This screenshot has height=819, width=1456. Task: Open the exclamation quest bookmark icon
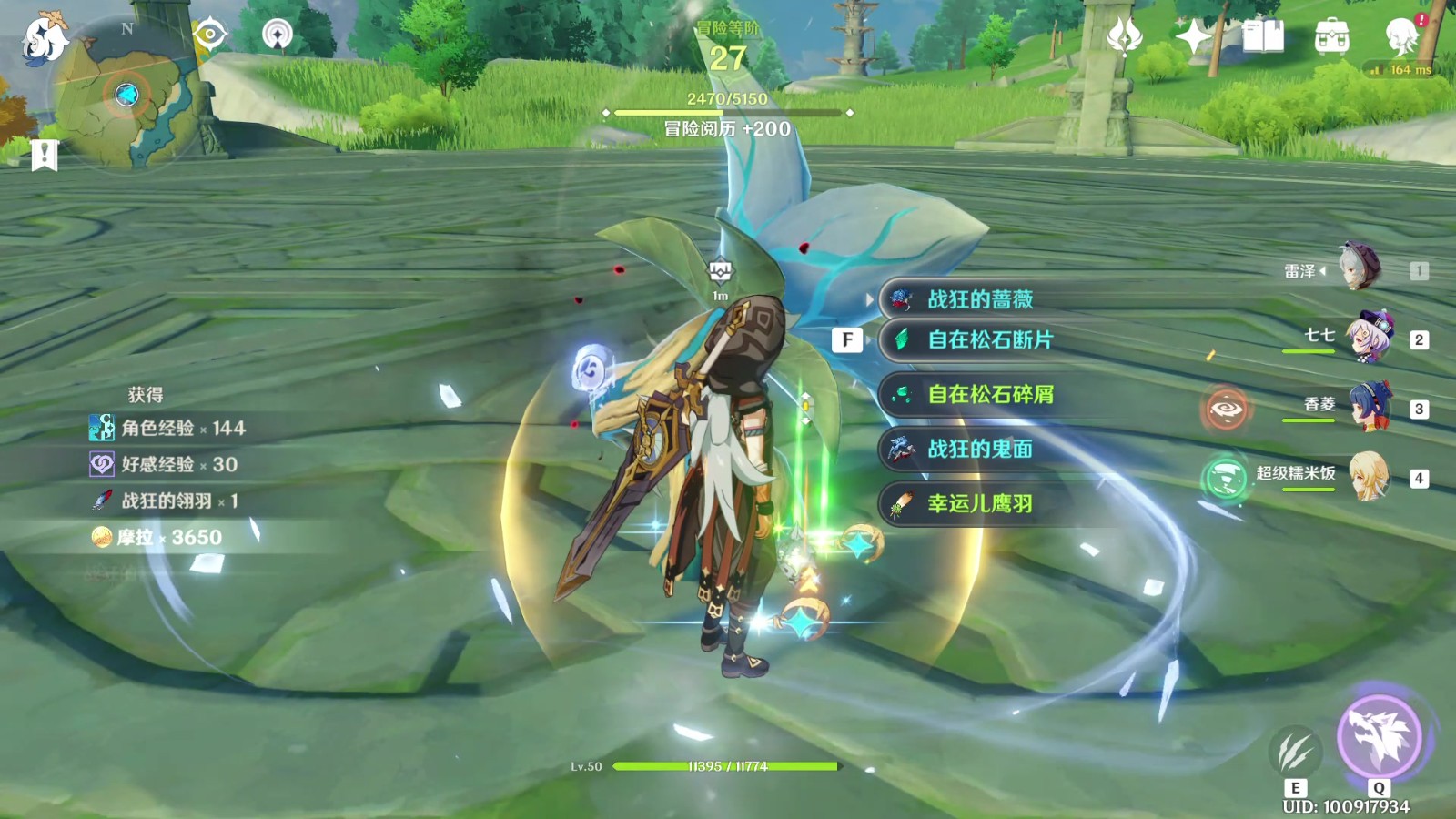[44, 155]
